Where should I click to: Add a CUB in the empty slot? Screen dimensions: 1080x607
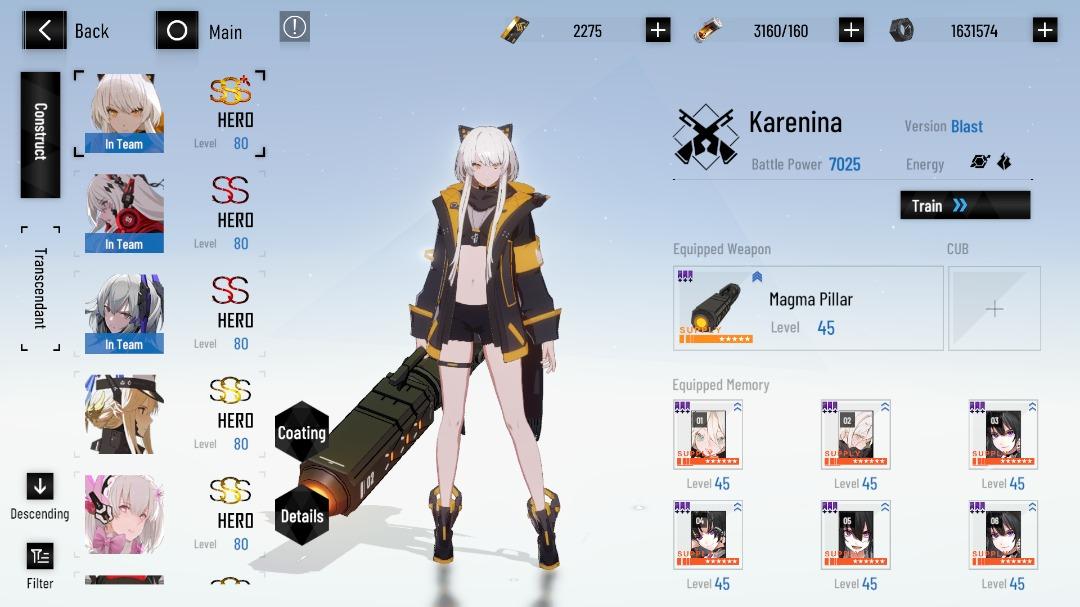pyautogui.click(x=994, y=309)
